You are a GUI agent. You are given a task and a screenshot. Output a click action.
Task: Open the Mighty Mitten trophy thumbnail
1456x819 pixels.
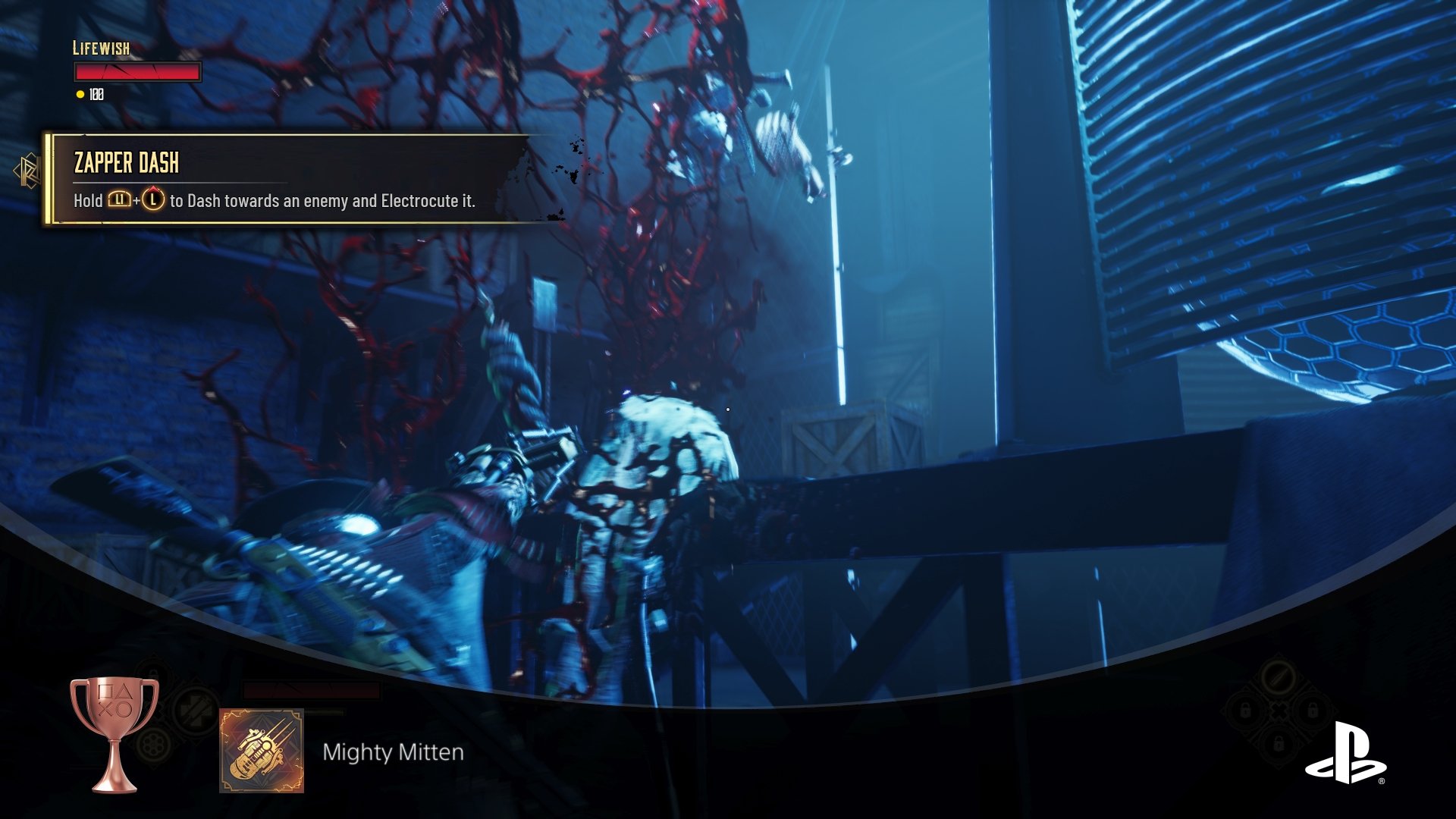pos(262,751)
